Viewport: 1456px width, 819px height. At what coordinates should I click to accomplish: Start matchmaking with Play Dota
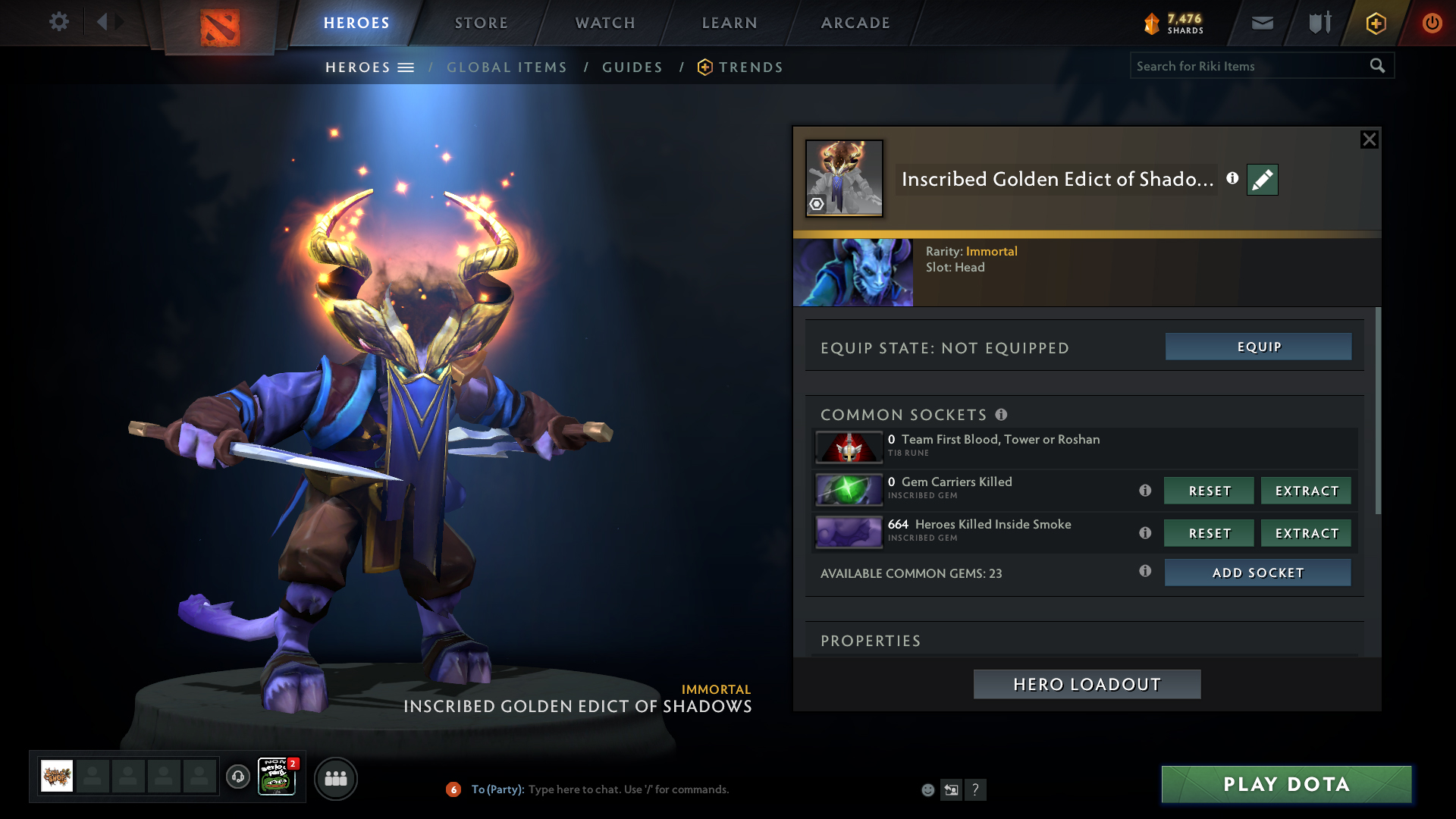point(1286,784)
